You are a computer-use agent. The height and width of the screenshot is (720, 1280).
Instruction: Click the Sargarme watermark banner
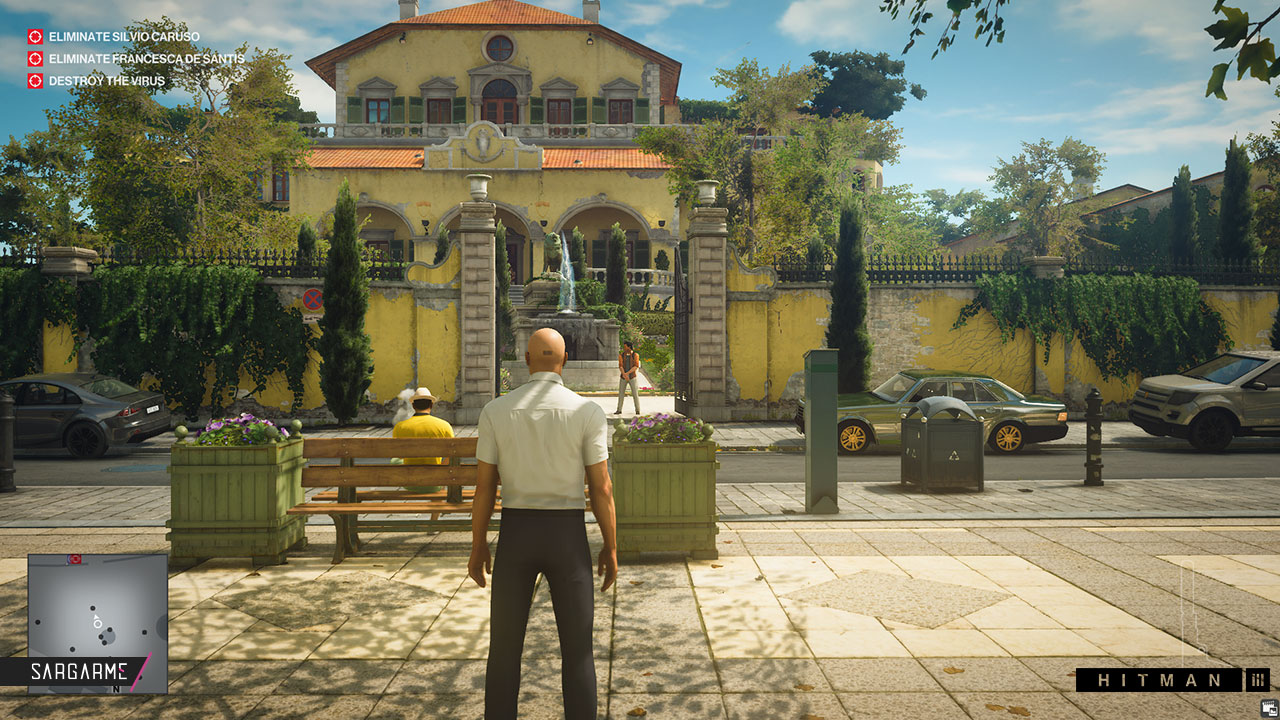coord(76,670)
